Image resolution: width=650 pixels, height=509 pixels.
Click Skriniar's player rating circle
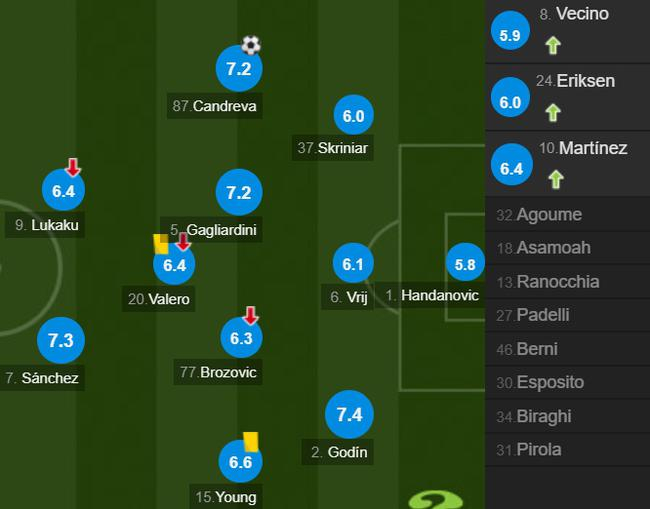[353, 116]
